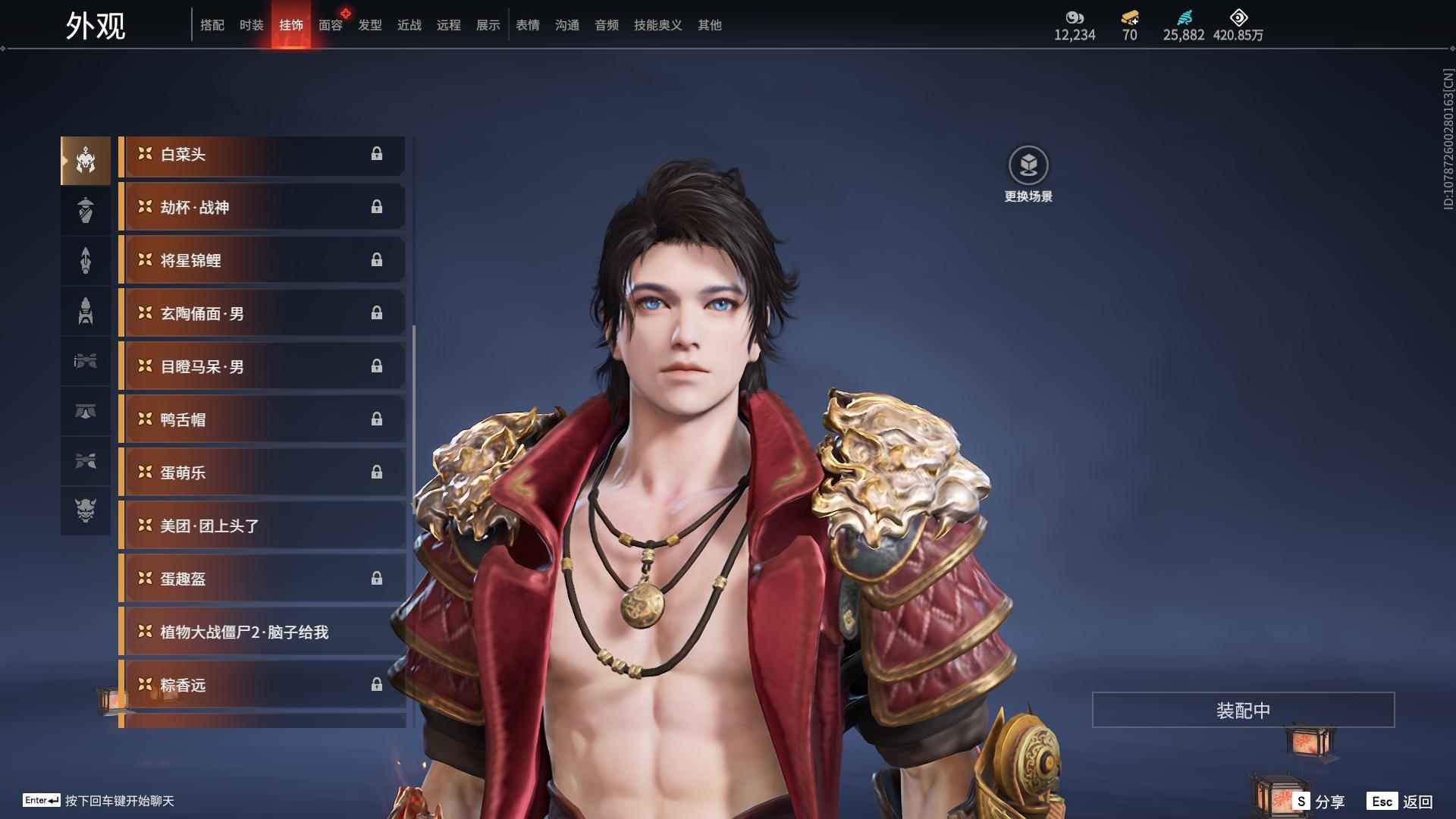Select 植物大战僵尸2·脑子给我 entry

262,632
